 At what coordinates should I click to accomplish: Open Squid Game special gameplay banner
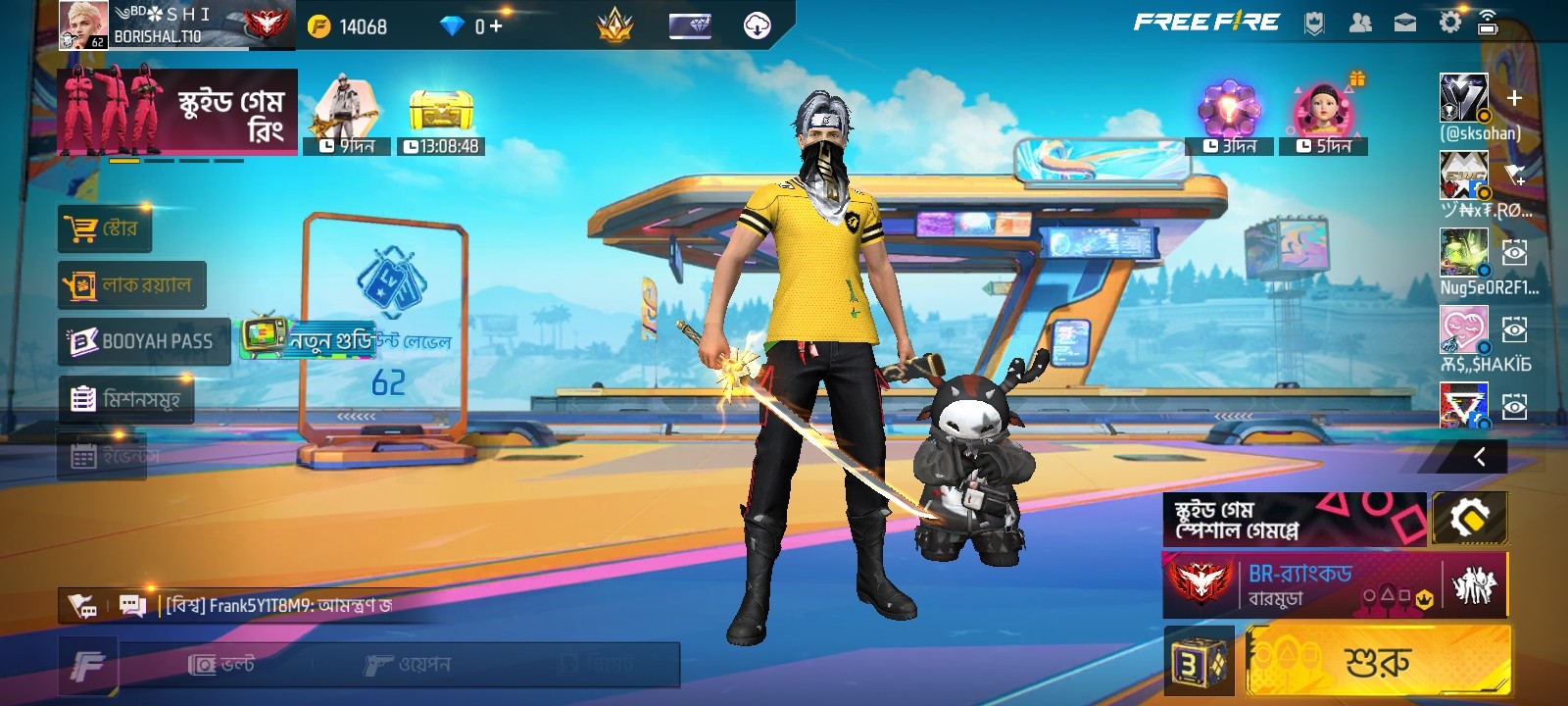pyautogui.click(x=1294, y=520)
